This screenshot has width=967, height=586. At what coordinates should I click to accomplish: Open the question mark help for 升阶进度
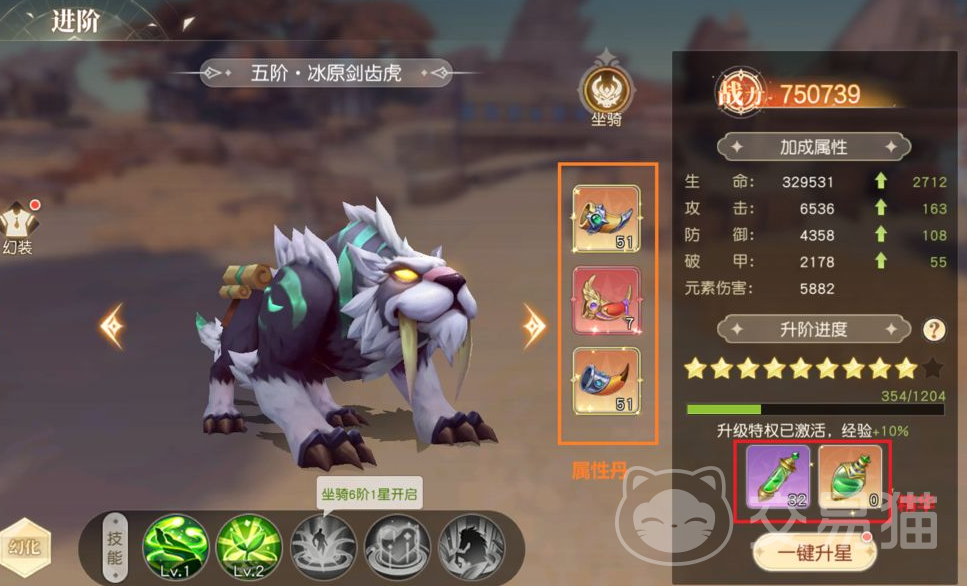(x=934, y=329)
